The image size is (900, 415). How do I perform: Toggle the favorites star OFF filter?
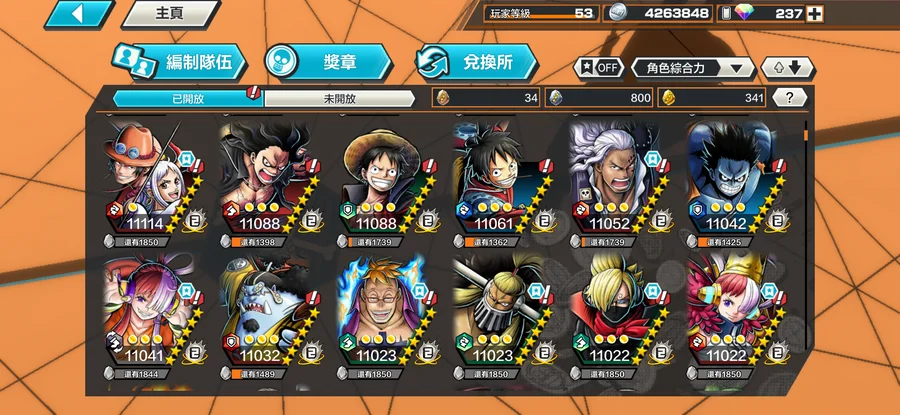(597, 68)
